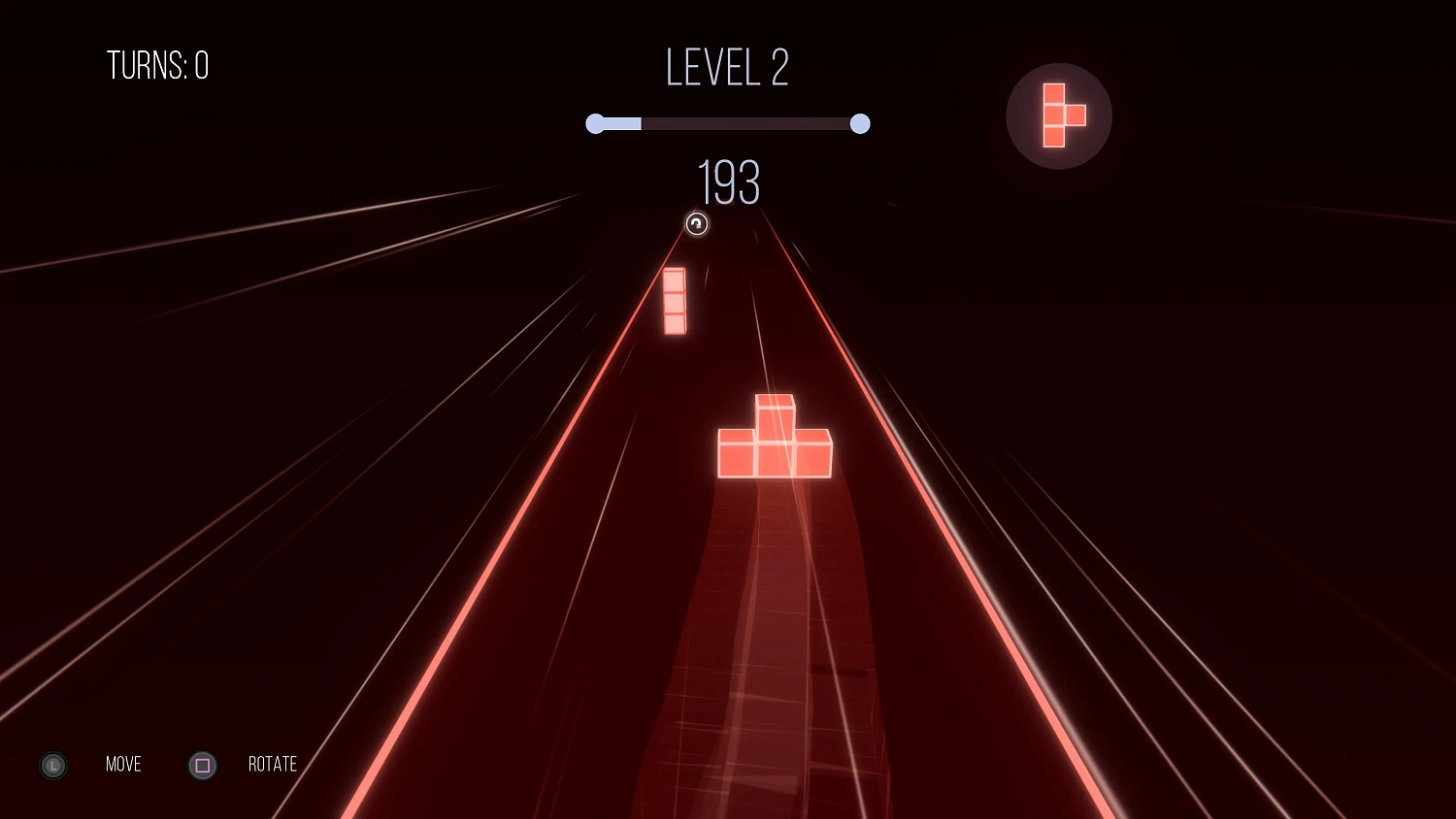This screenshot has height=819, width=1456.
Task: Click the glowing red track surface
Action: 777,631
